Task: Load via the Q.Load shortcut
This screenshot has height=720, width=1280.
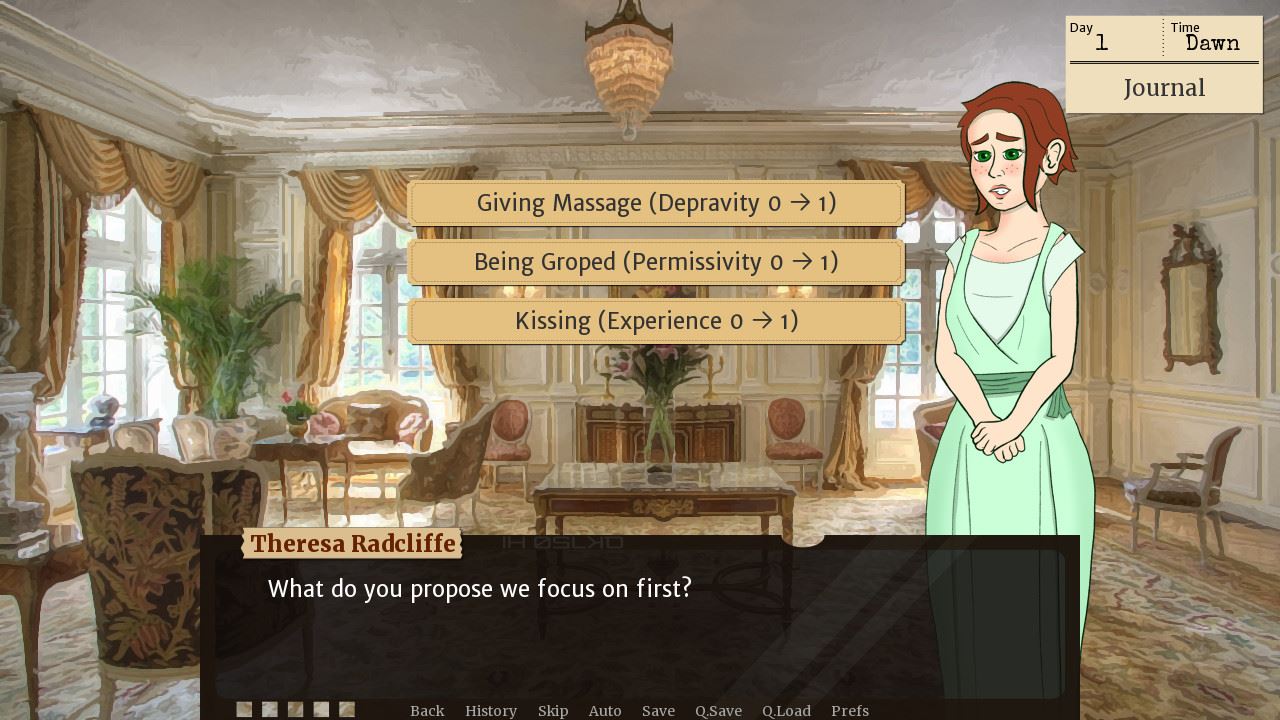Action: point(786,710)
